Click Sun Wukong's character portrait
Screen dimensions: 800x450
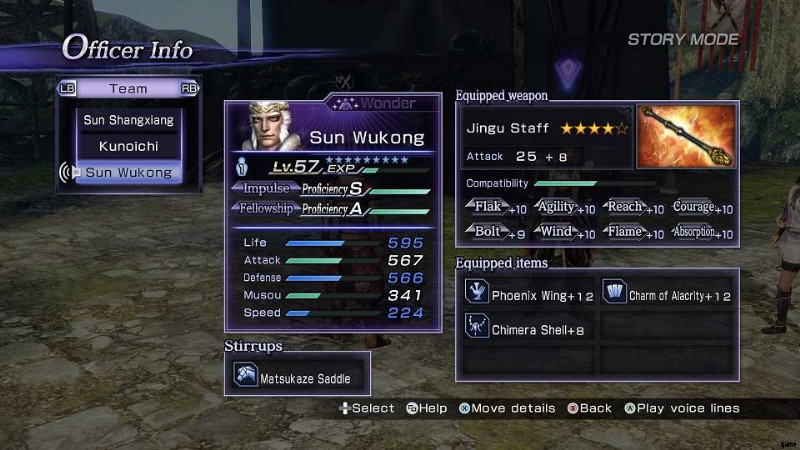268,127
